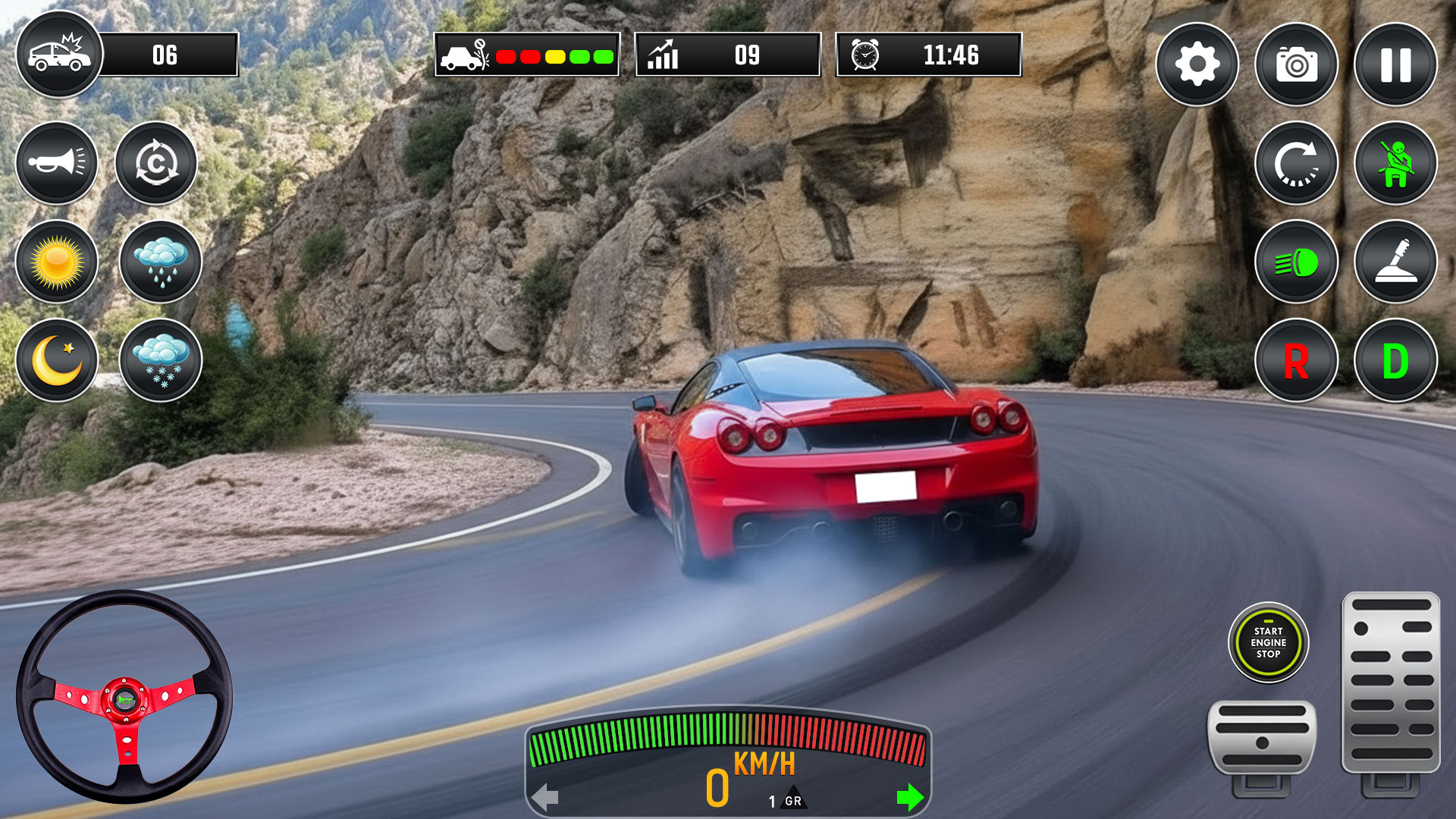Screen dimensions: 1456x819
Task: Enable sunny daytime weather
Action: (56, 262)
